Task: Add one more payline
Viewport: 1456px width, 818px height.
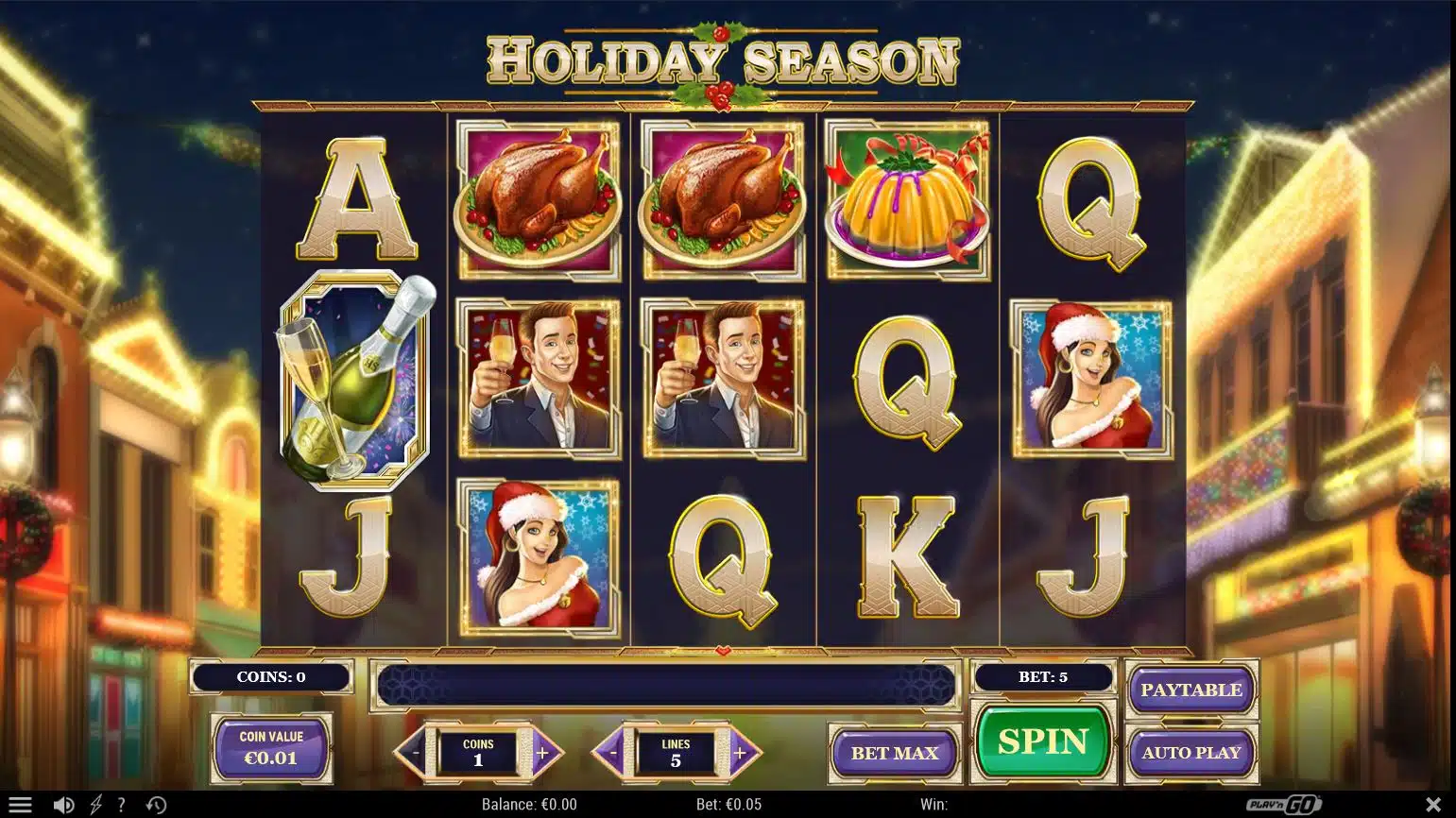Action: point(742,753)
